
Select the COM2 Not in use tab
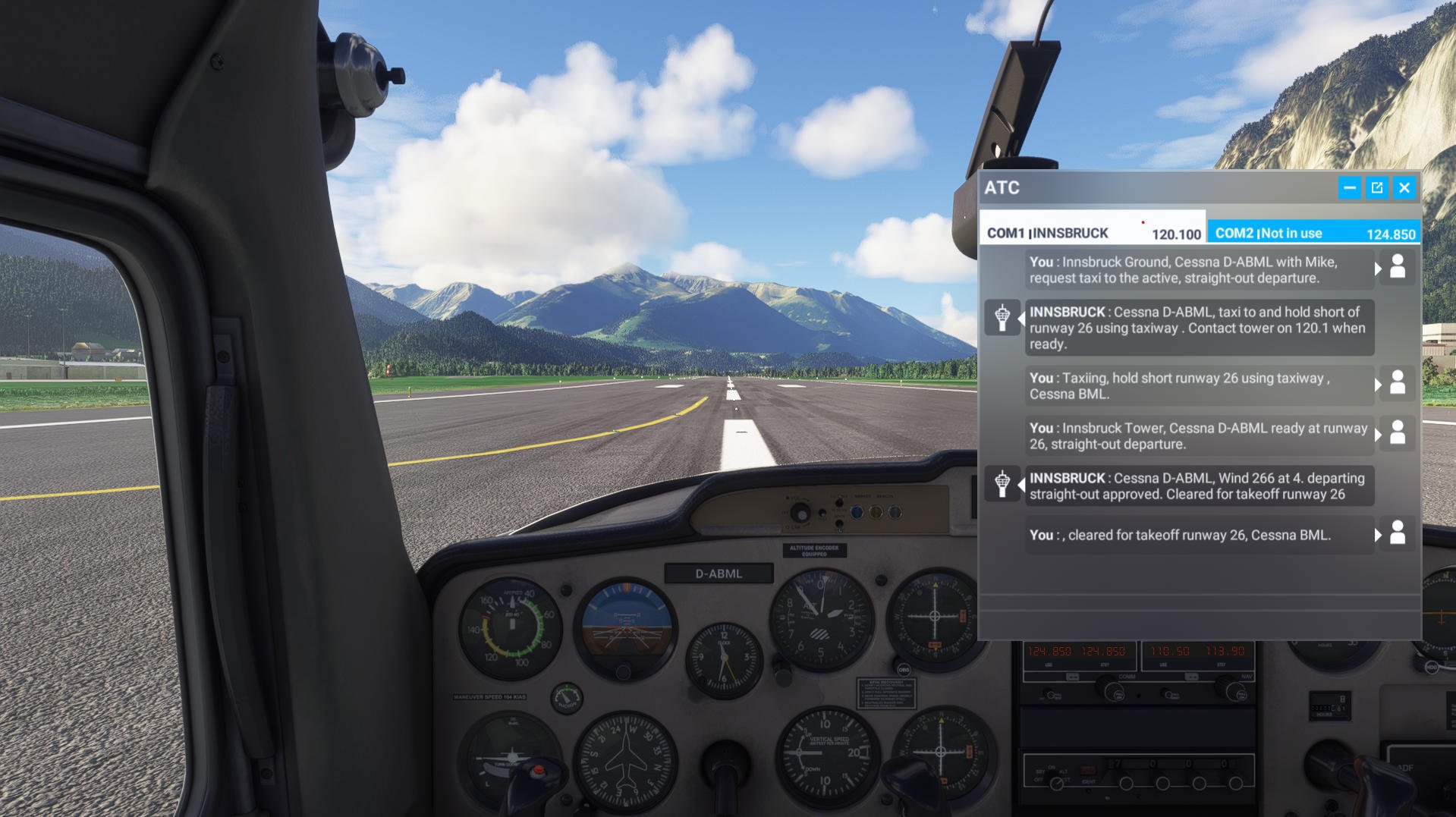tap(1313, 233)
